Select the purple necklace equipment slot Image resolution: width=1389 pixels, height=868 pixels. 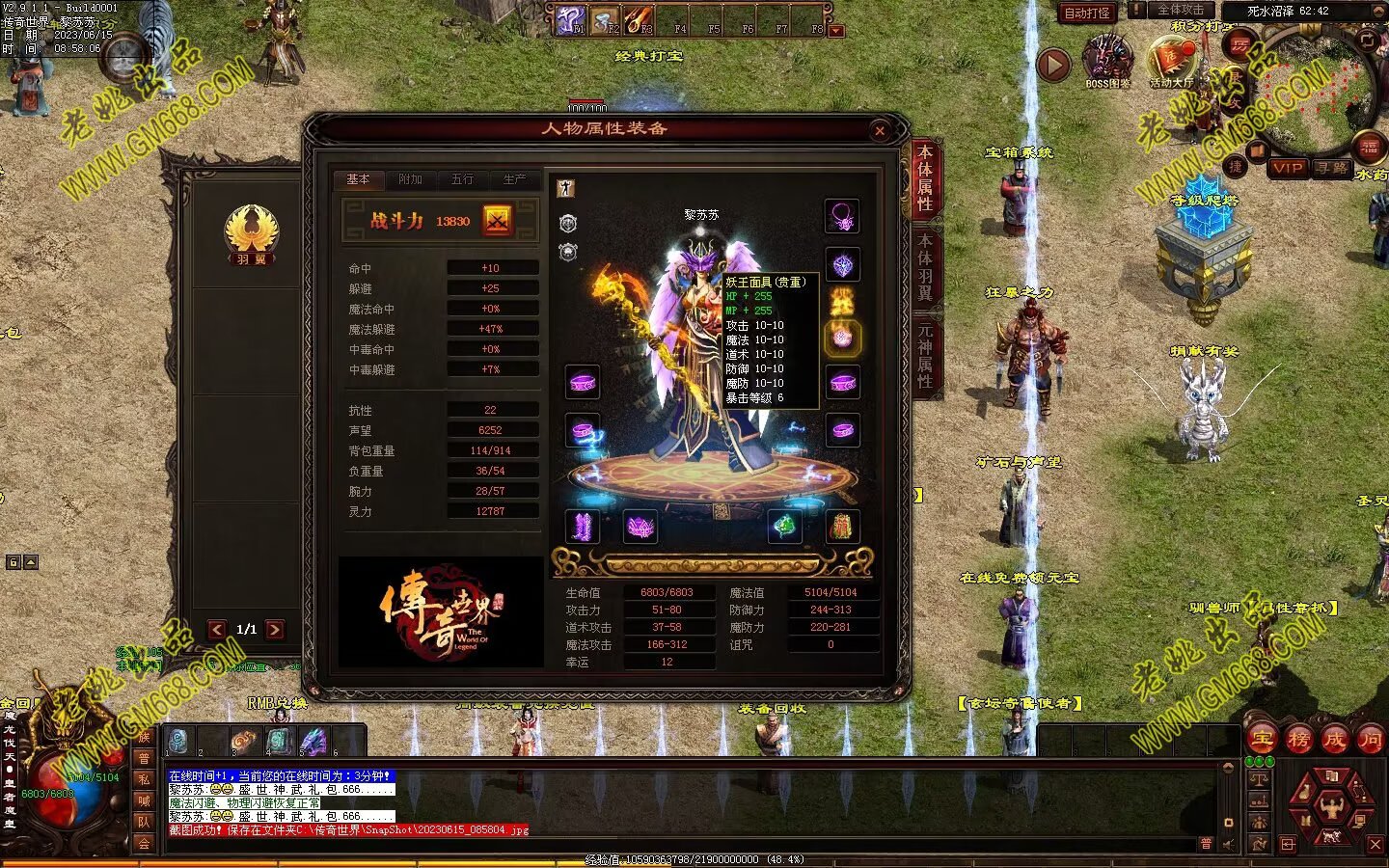[x=842, y=217]
